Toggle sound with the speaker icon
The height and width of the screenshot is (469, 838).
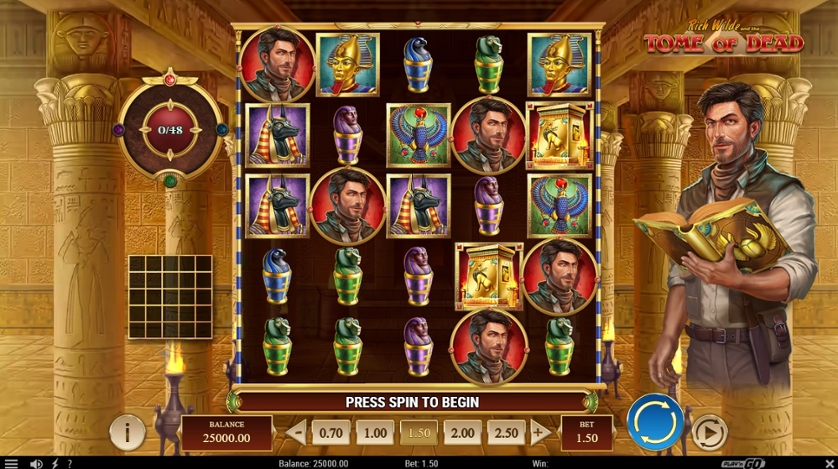click(37, 463)
